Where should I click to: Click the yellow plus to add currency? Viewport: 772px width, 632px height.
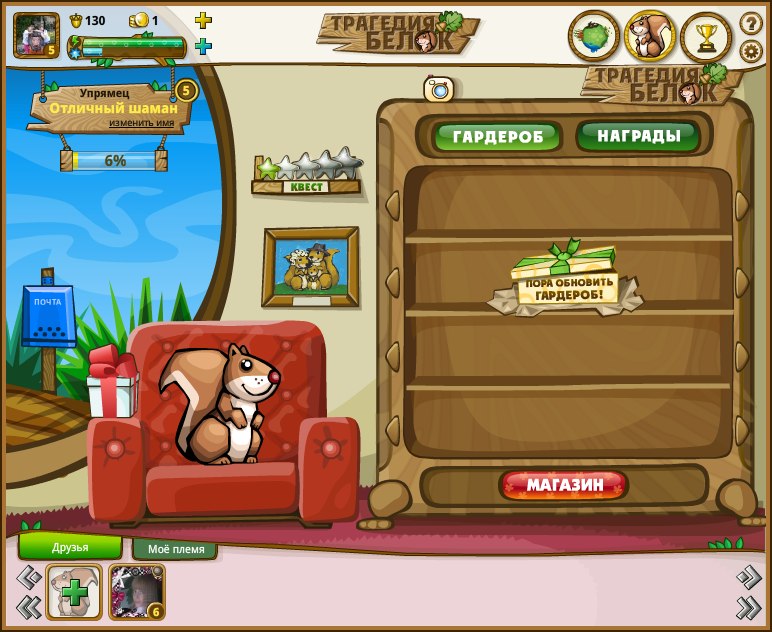203,20
